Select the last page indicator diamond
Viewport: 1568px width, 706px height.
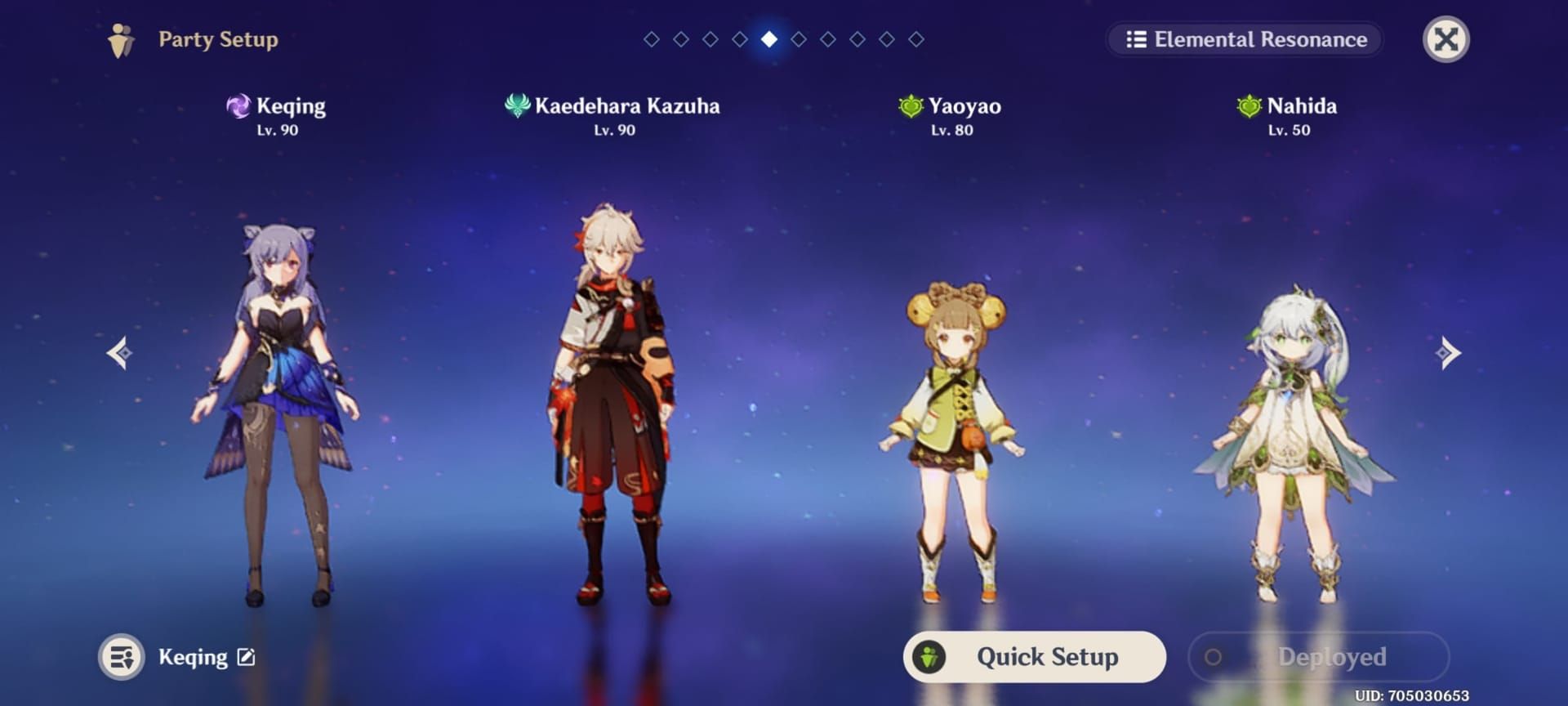tap(916, 38)
